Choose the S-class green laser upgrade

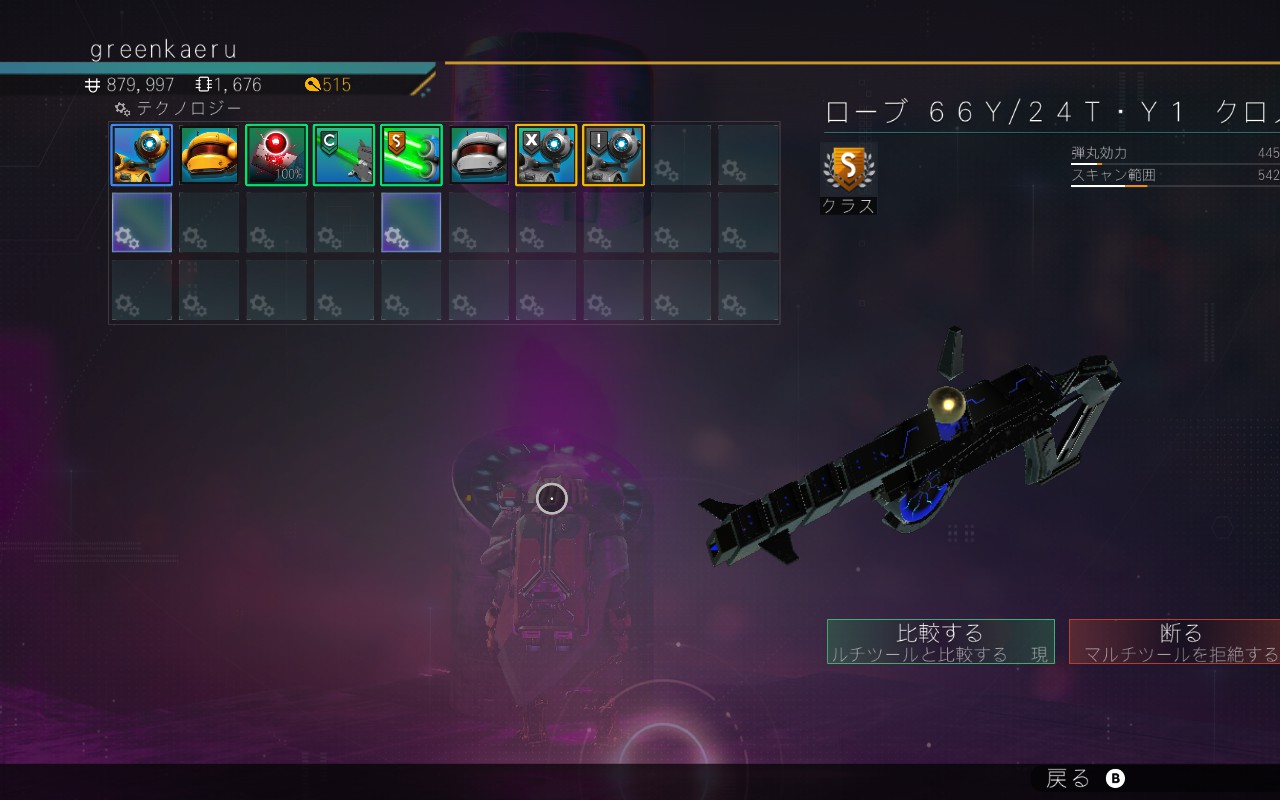[x=411, y=155]
